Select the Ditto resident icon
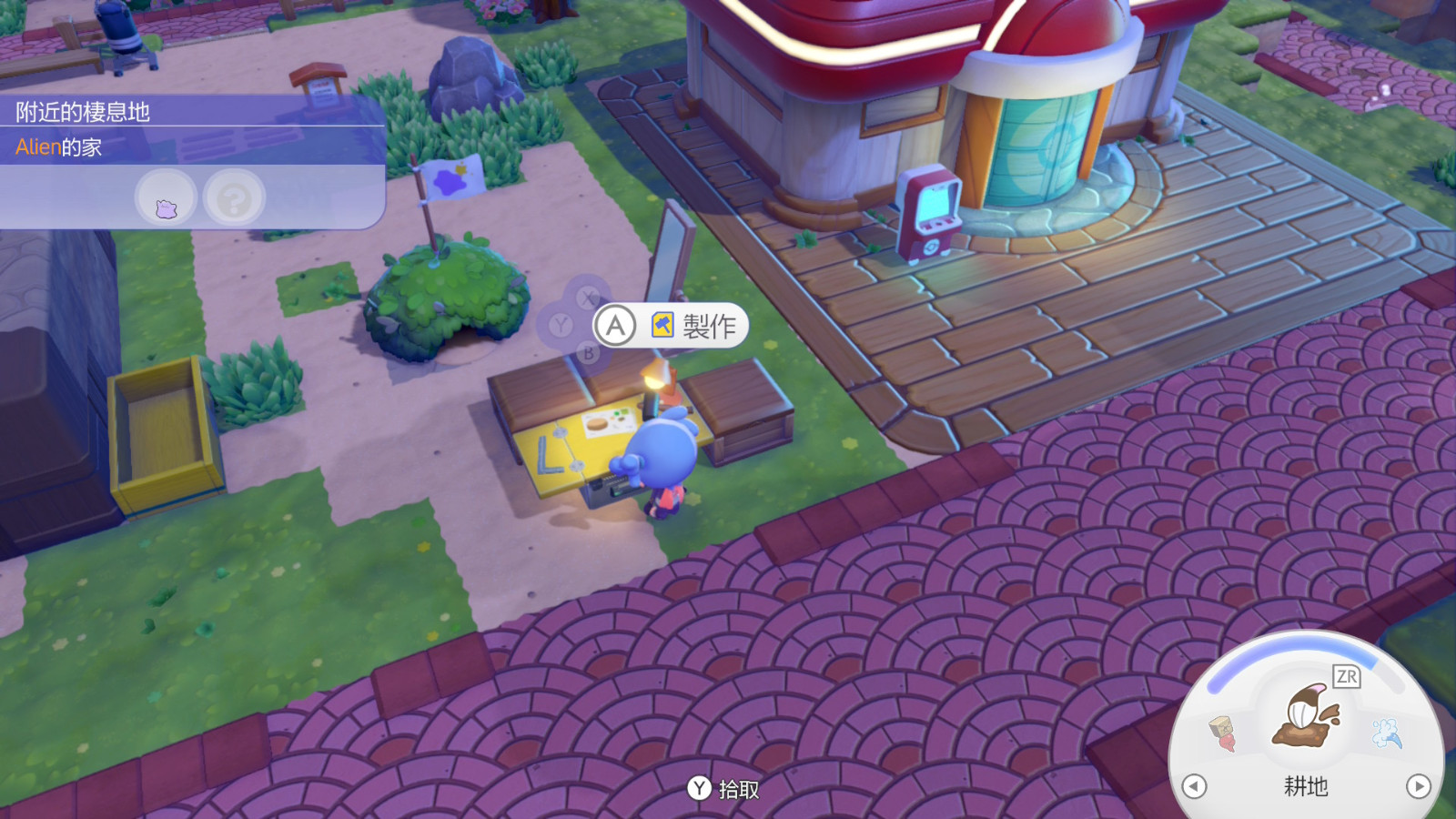The image size is (1456, 819). [166, 198]
